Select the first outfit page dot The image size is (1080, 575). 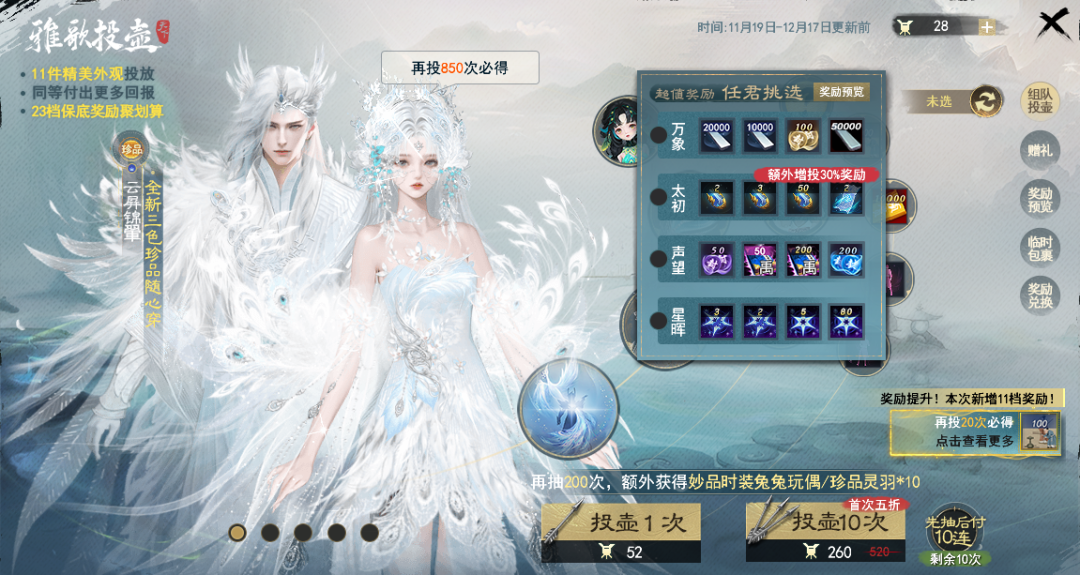point(237,532)
